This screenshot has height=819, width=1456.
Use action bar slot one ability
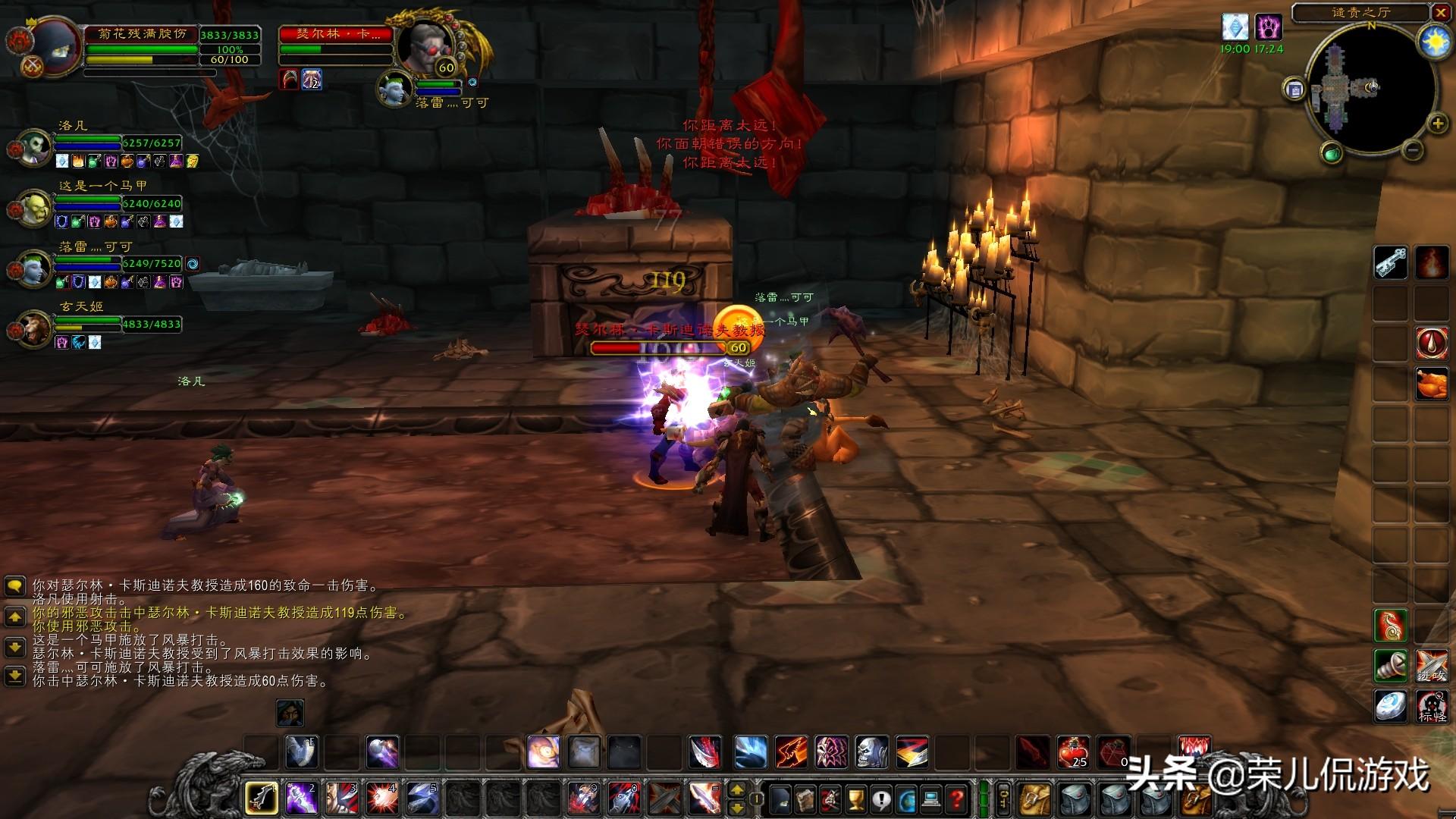[x=261, y=798]
